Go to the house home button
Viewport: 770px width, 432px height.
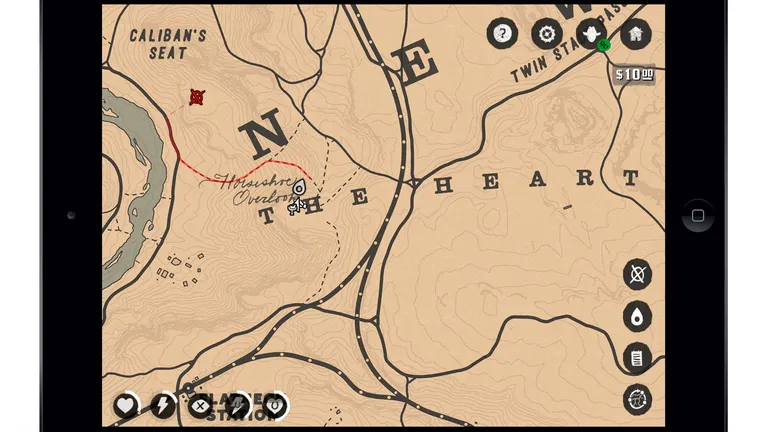635,34
